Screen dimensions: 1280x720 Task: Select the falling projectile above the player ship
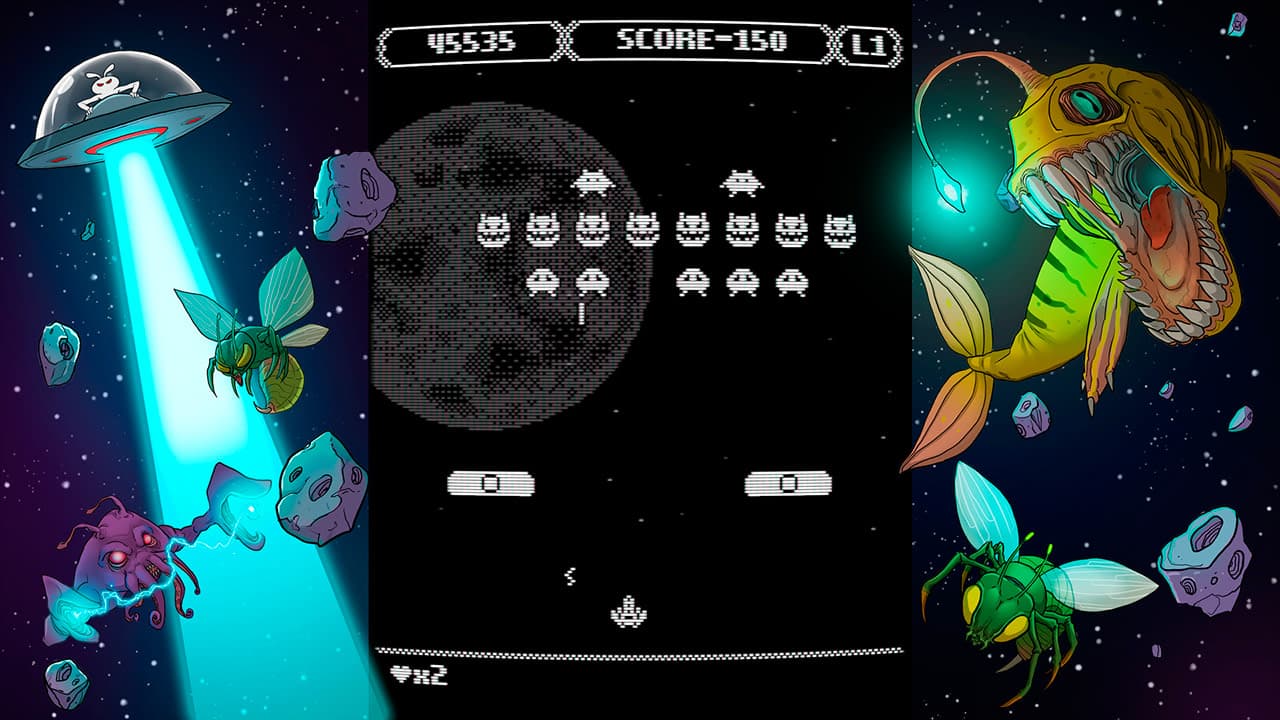[x=570, y=575]
